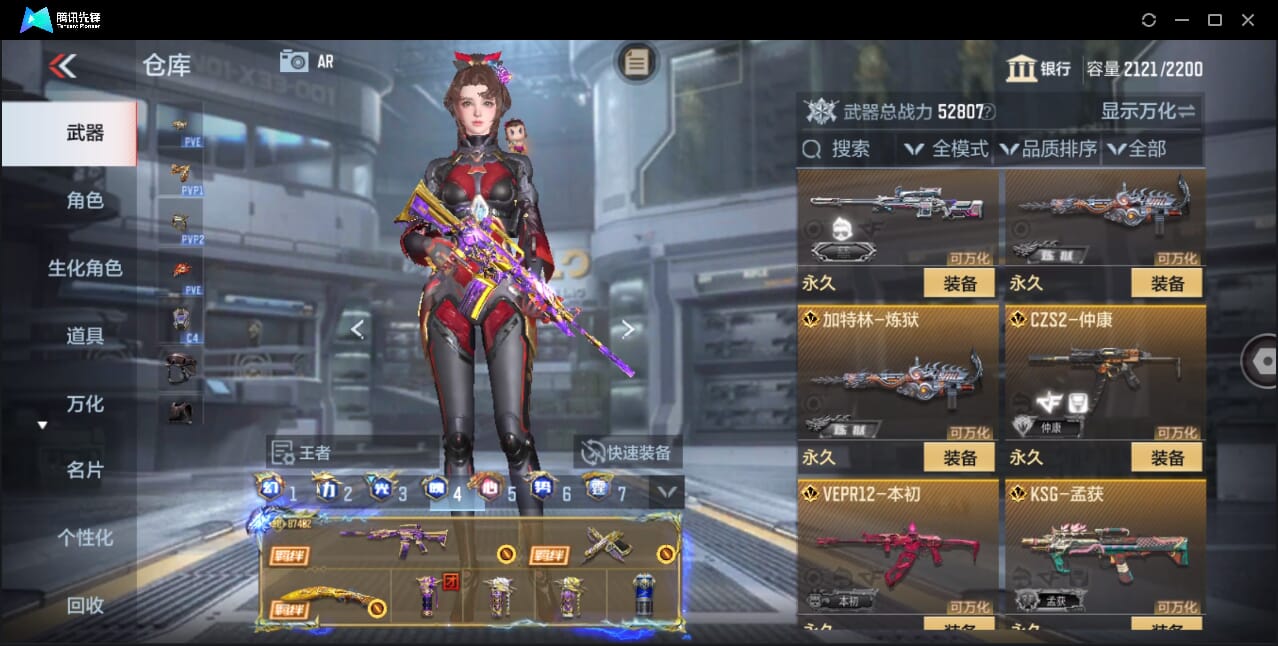Maximize the emulator window

(x=1215, y=20)
